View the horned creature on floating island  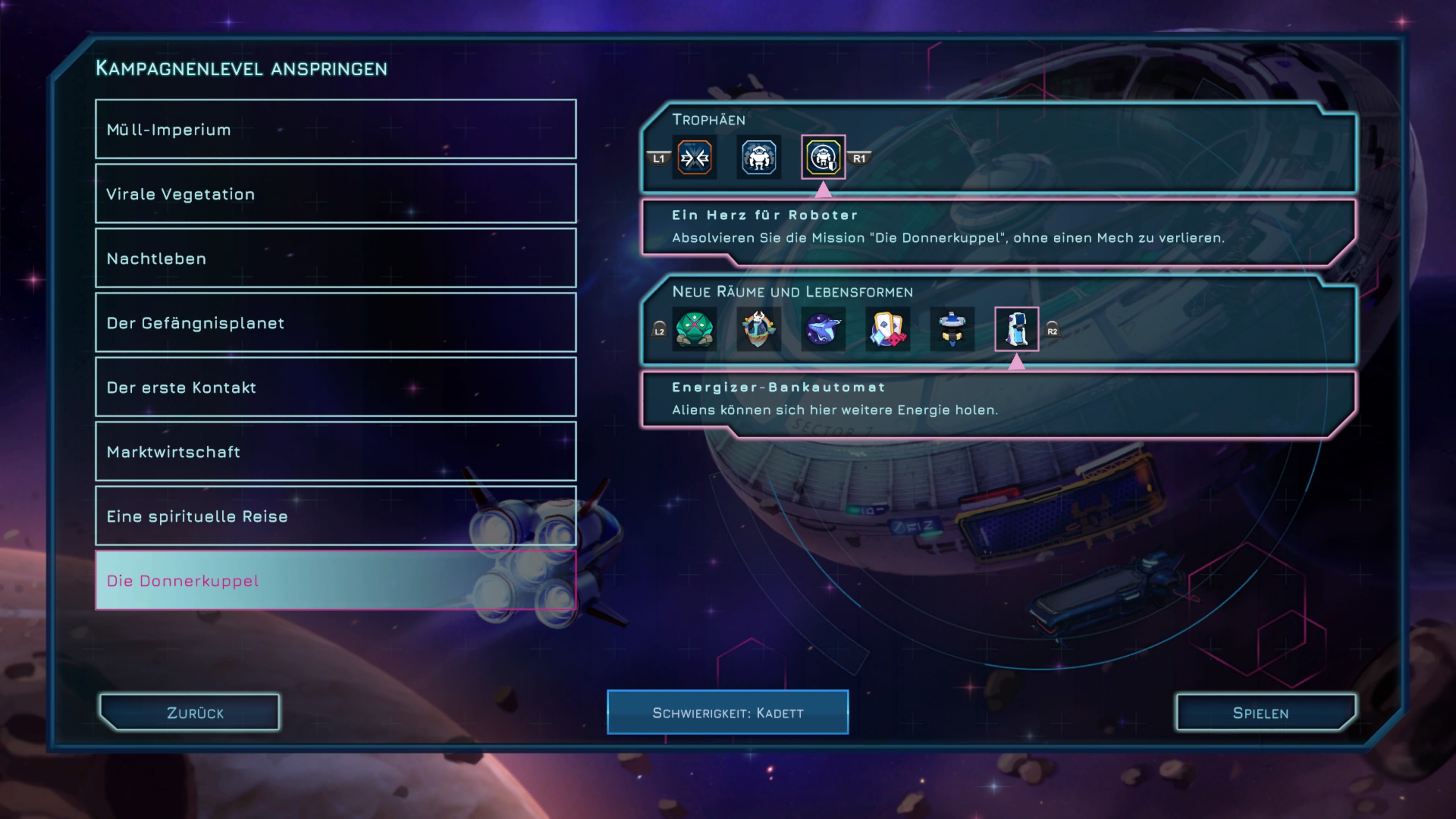(758, 329)
